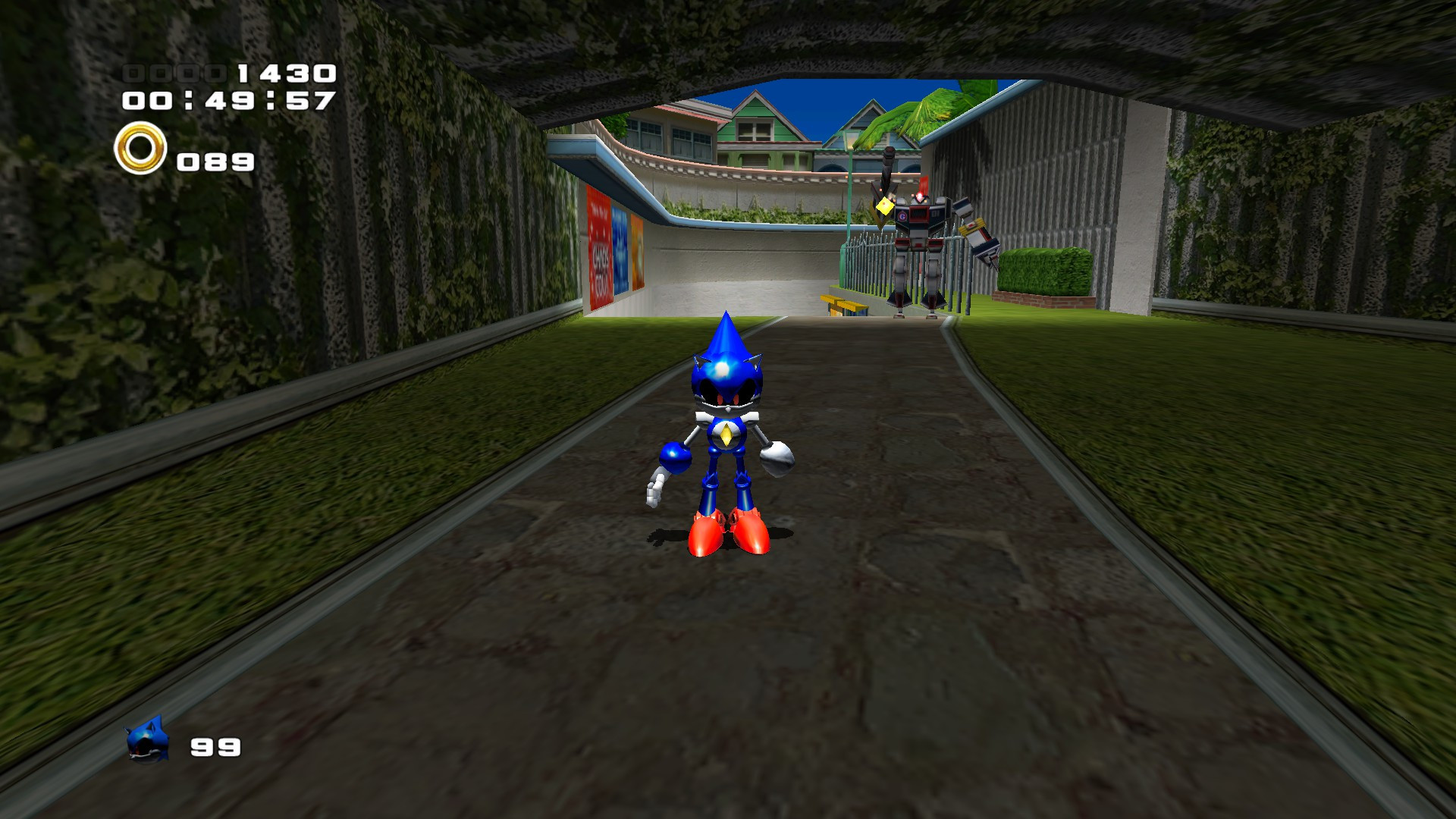The image size is (1456, 819).
Task: Click the score digits reading 1430
Action: pyautogui.click(x=288, y=74)
